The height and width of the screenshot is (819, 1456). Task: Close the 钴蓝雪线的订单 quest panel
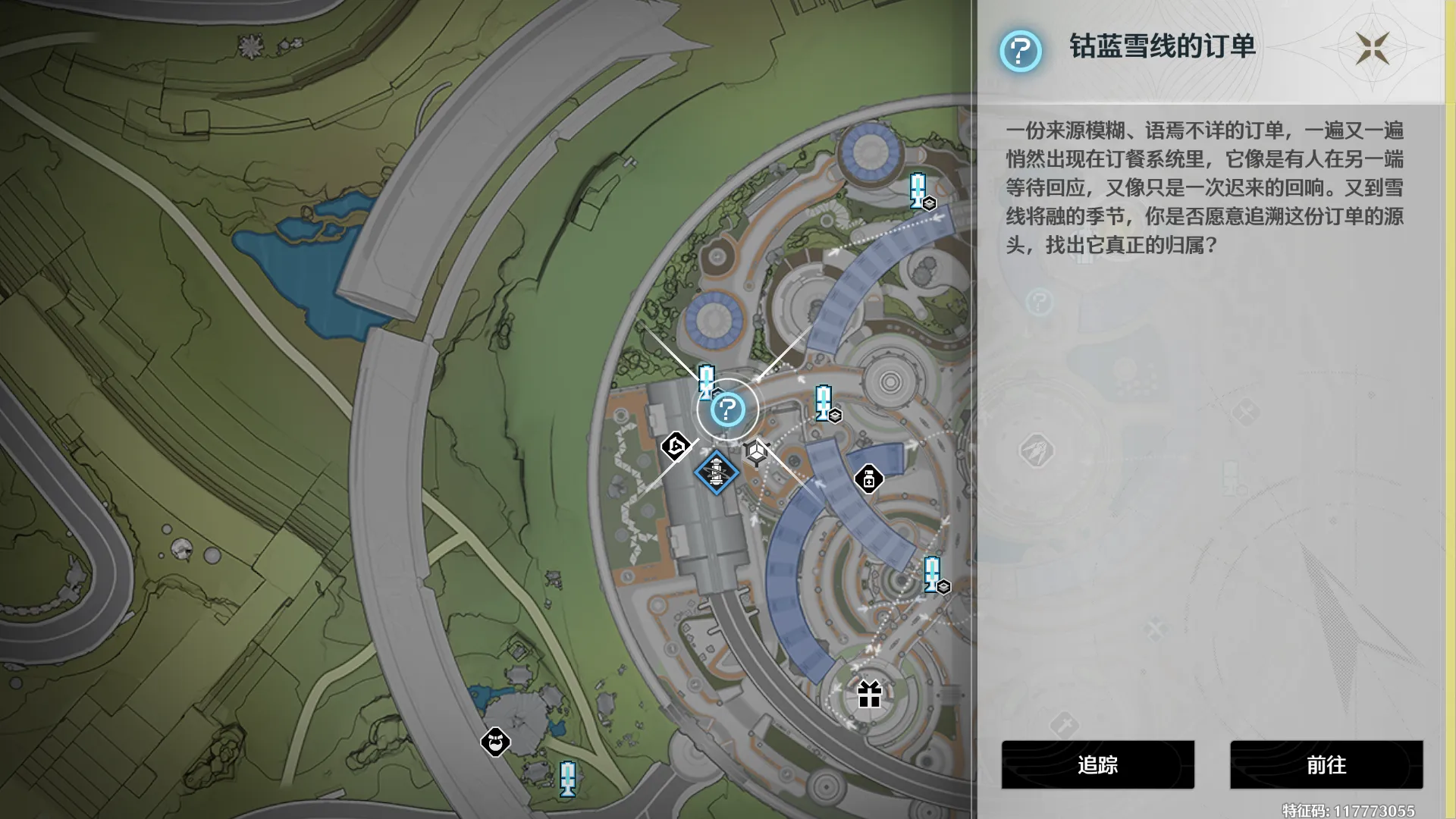[1373, 49]
